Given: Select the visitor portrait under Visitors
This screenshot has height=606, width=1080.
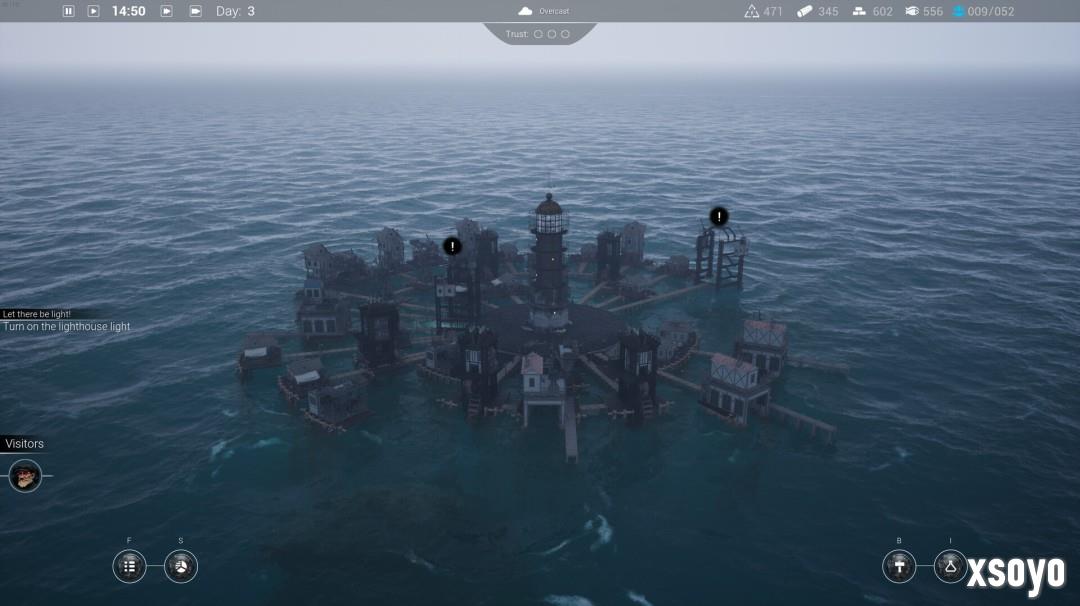Looking at the screenshot, I should tap(25, 476).
